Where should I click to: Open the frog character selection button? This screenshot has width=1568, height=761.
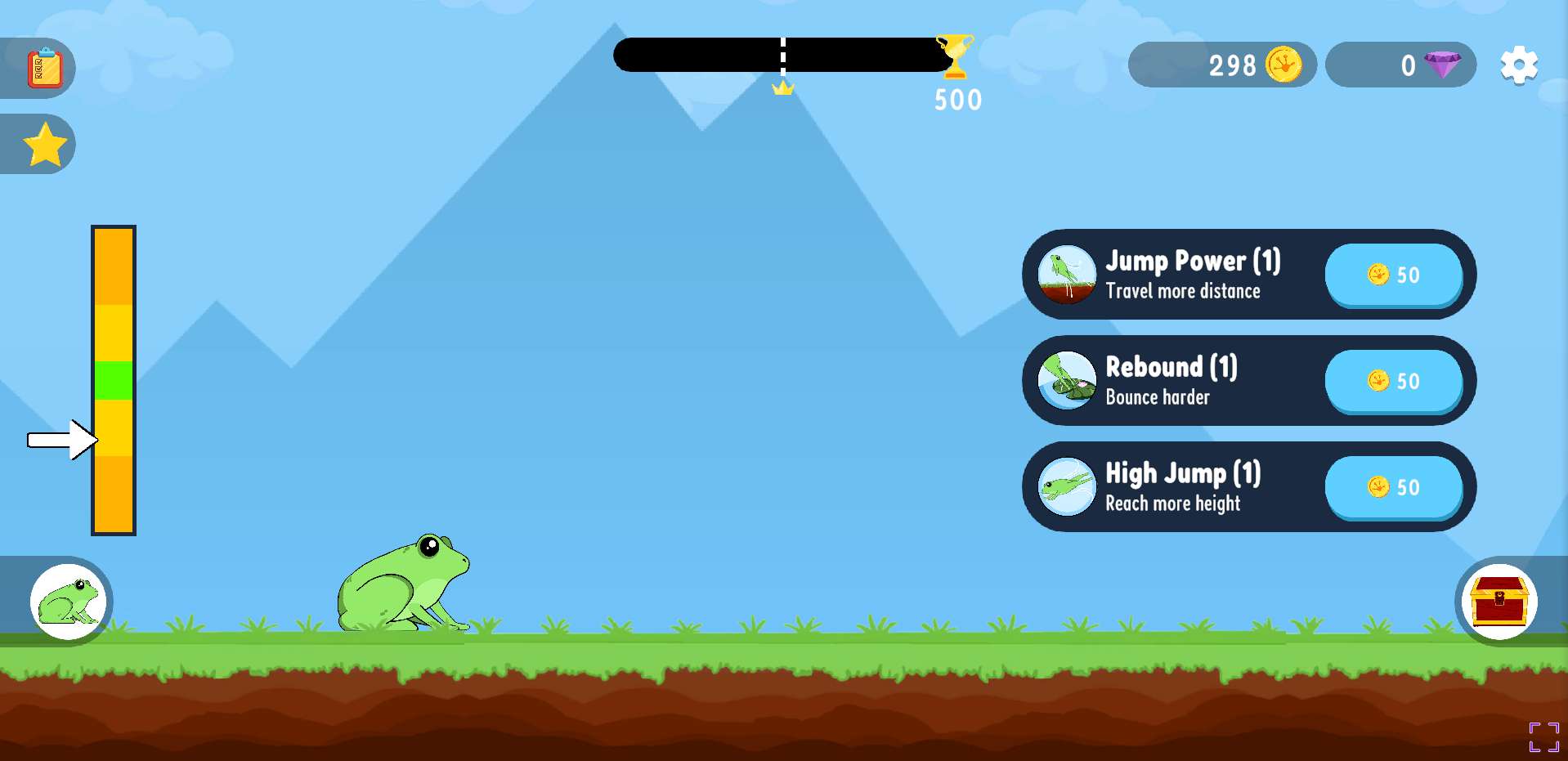coord(69,602)
